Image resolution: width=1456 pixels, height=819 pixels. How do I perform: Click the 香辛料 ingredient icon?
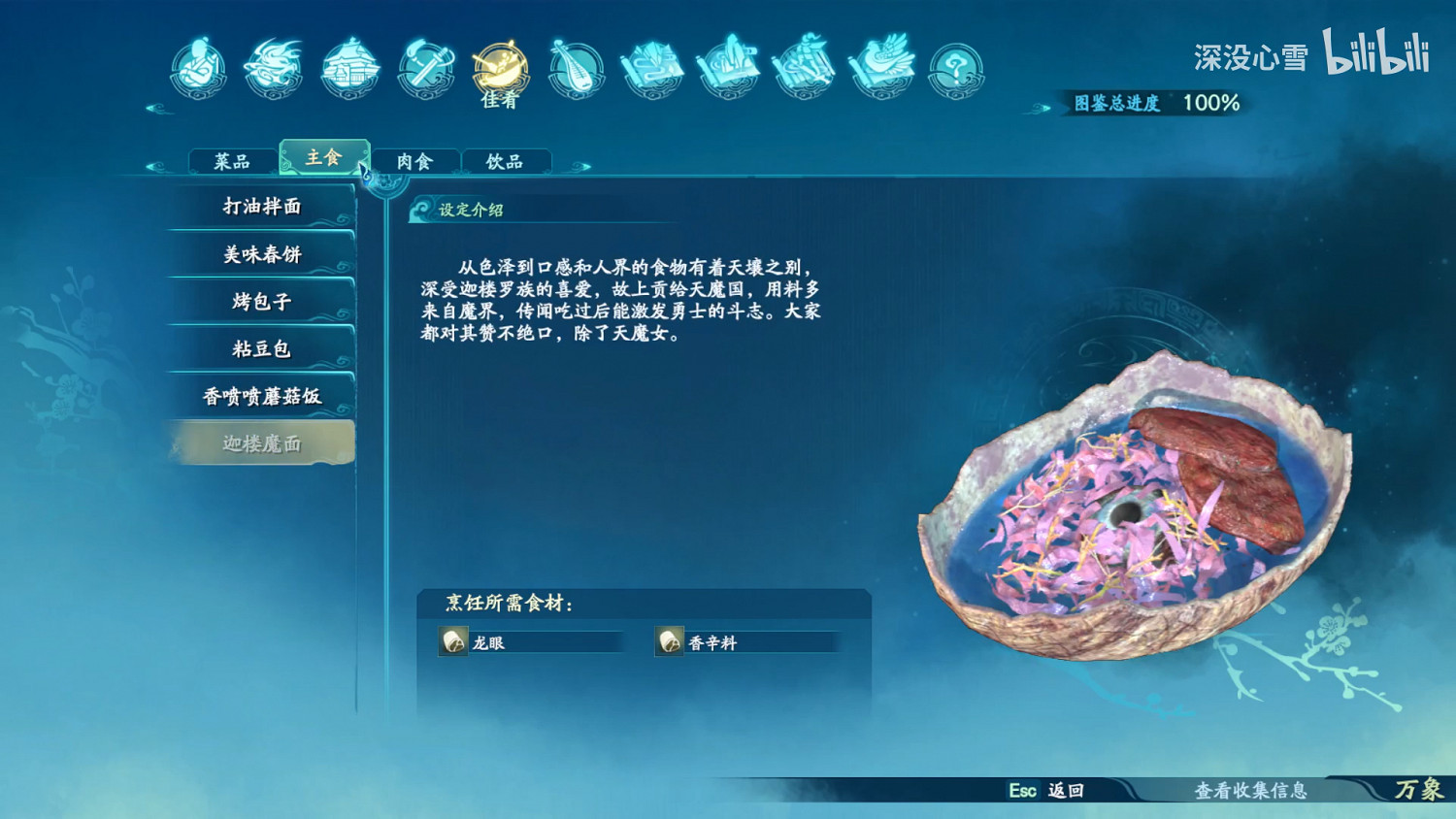point(669,641)
